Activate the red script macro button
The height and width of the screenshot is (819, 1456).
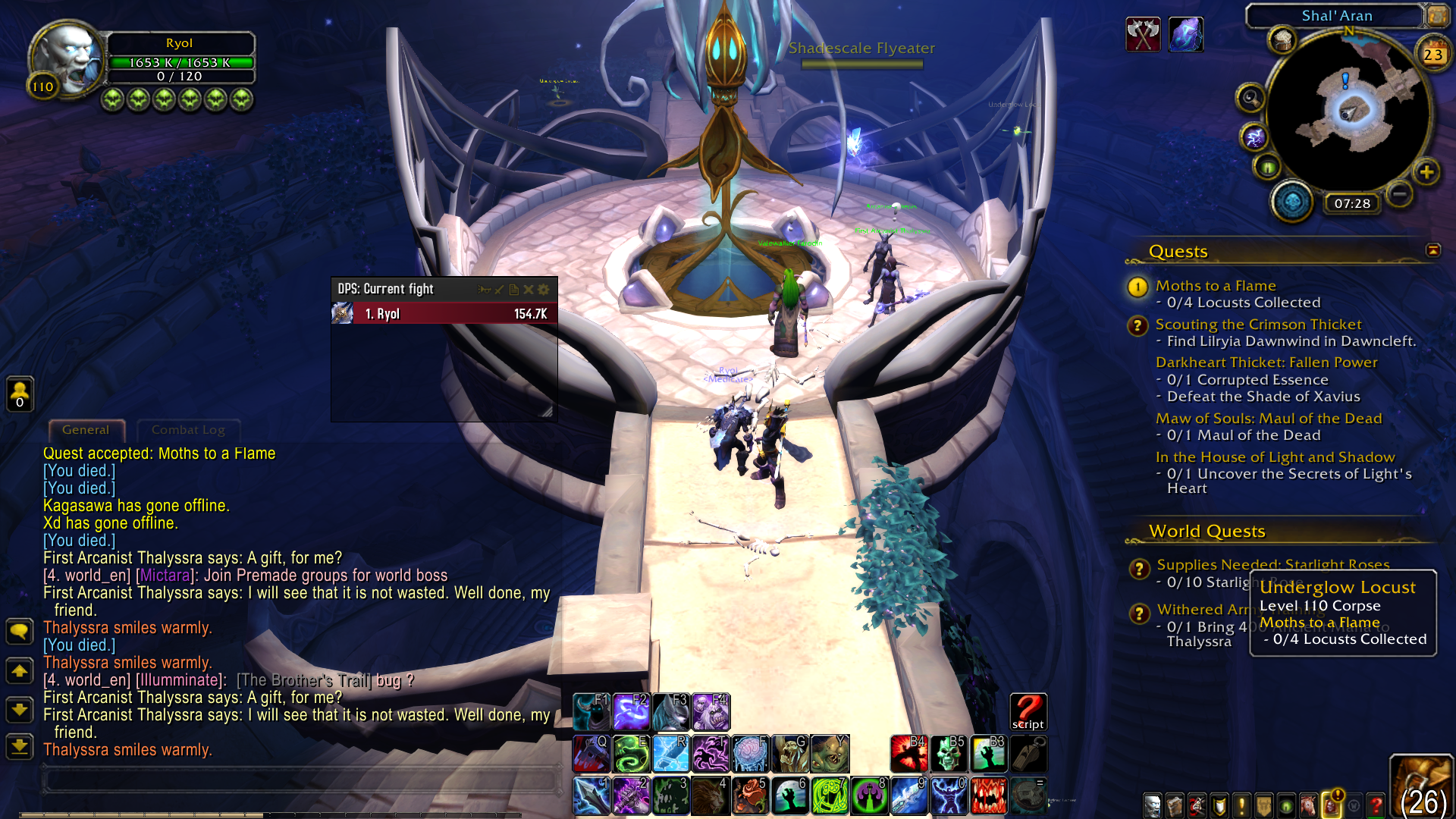[x=1028, y=712]
